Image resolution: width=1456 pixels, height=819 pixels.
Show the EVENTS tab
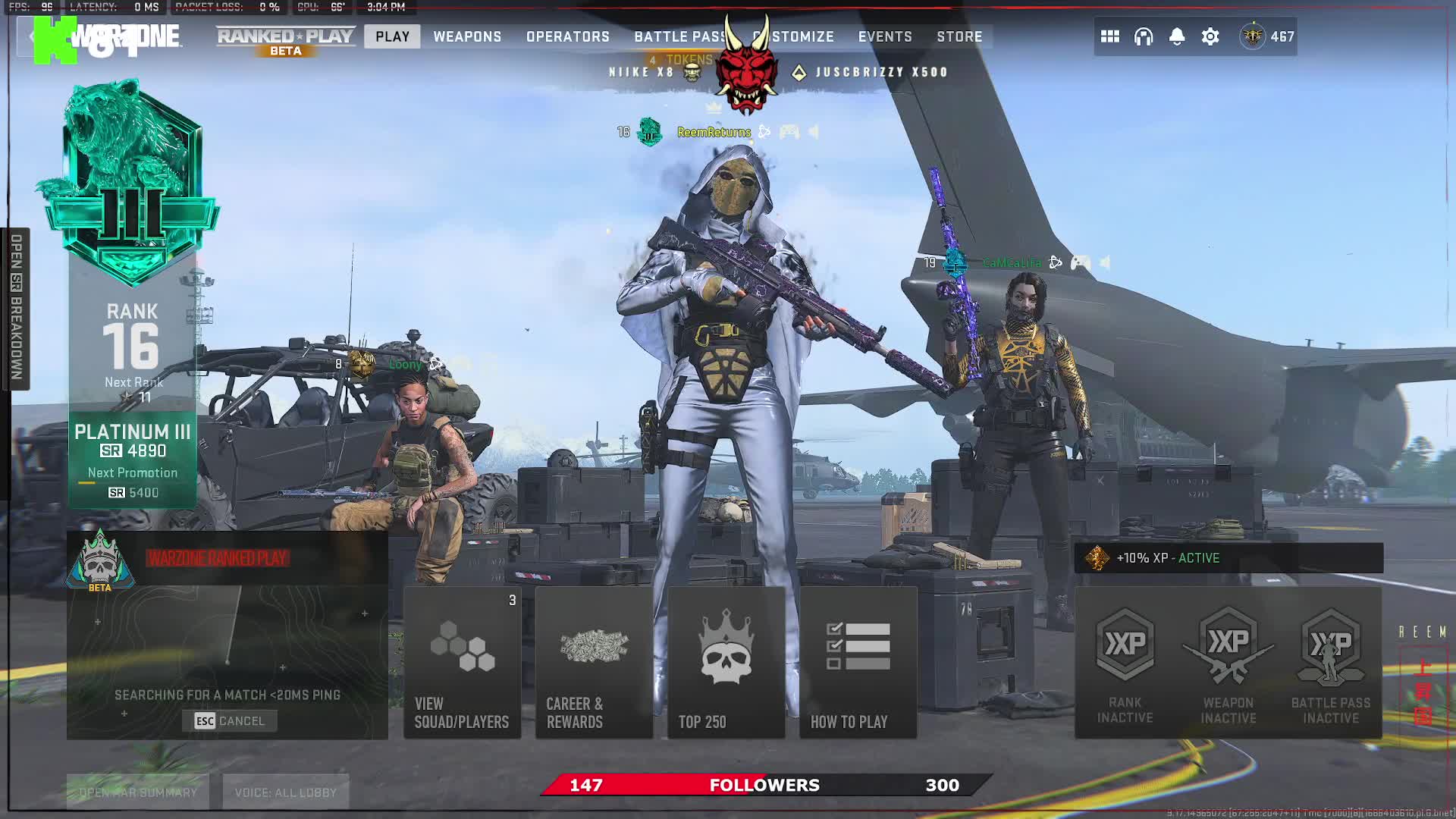pyautogui.click(x=885, y=36)
